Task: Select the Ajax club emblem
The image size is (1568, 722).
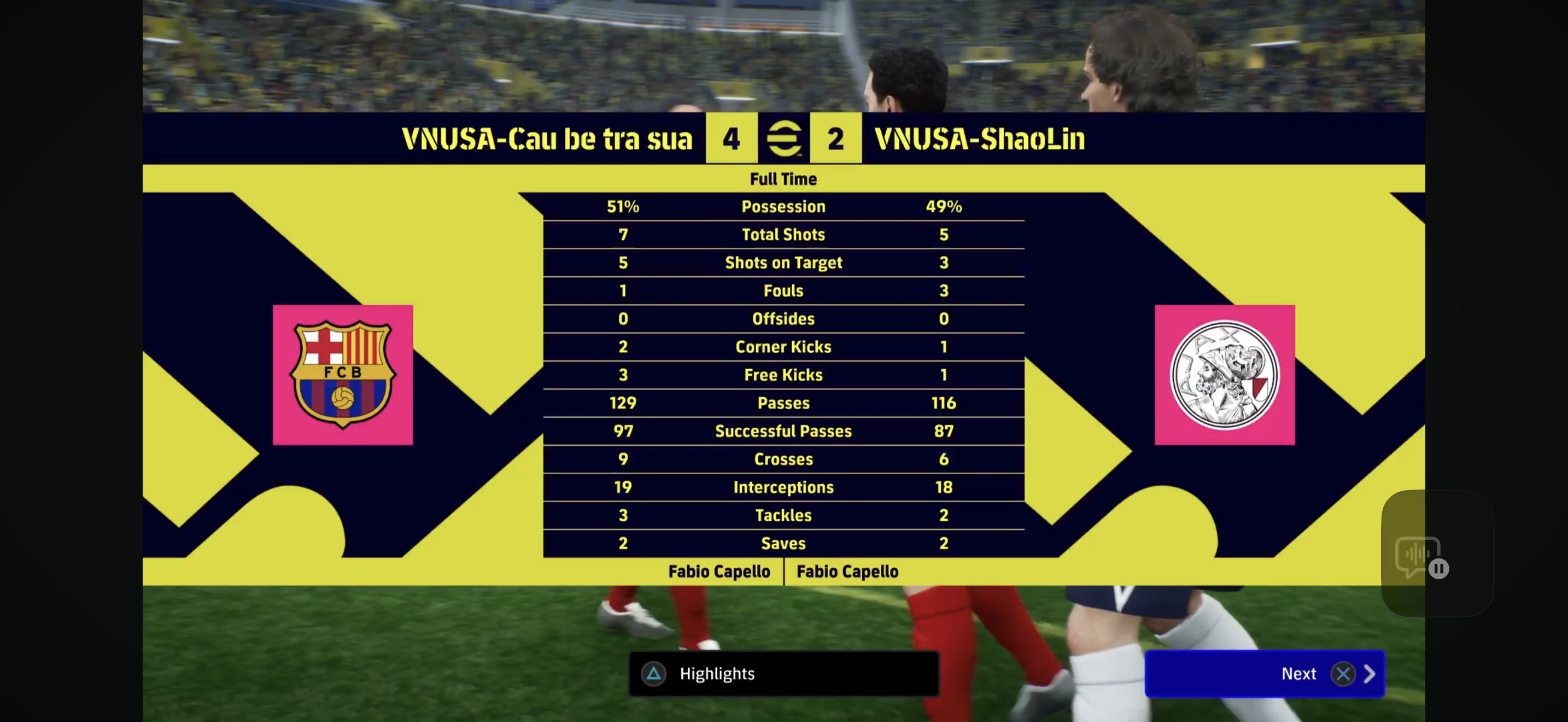Action: coord(1225,373)
